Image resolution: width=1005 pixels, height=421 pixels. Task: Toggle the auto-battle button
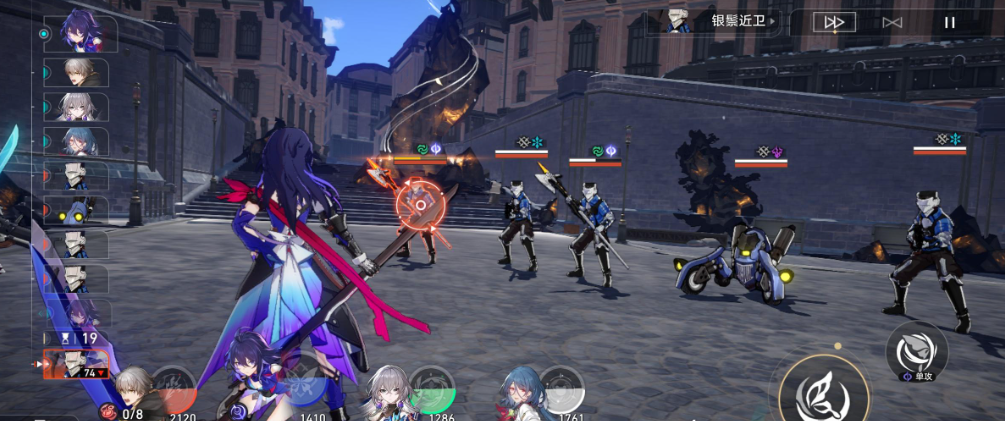coord(892,22)
